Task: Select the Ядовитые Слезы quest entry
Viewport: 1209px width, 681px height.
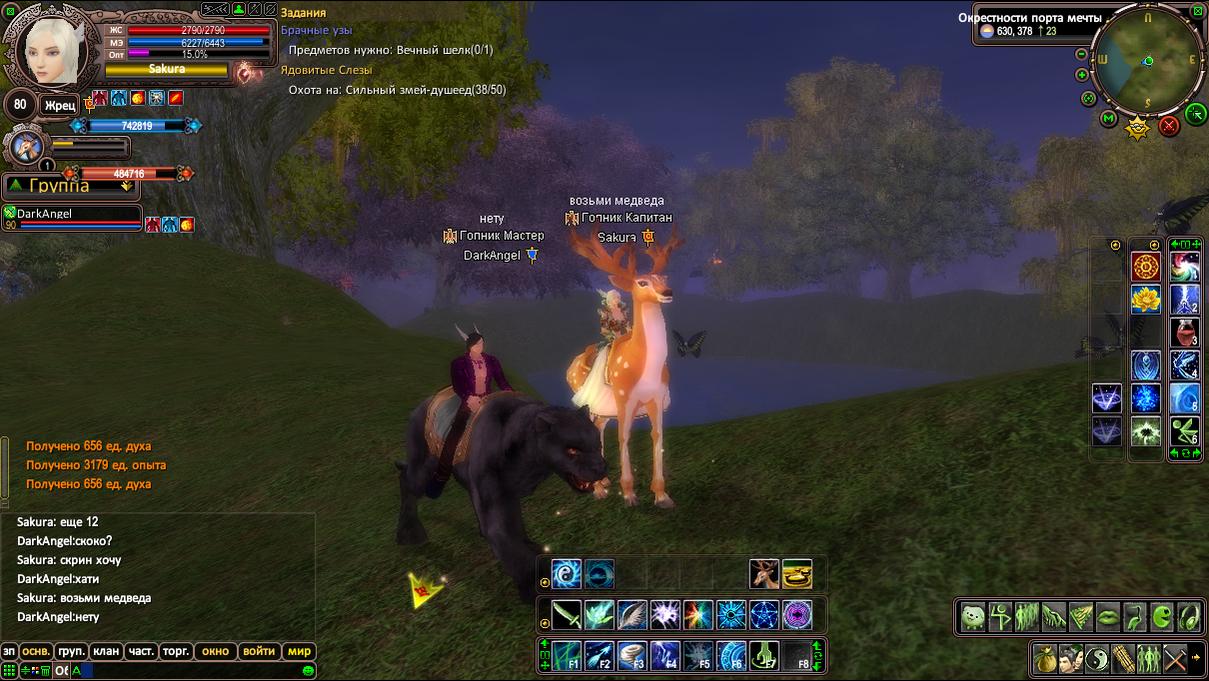Action: [326, 70]
